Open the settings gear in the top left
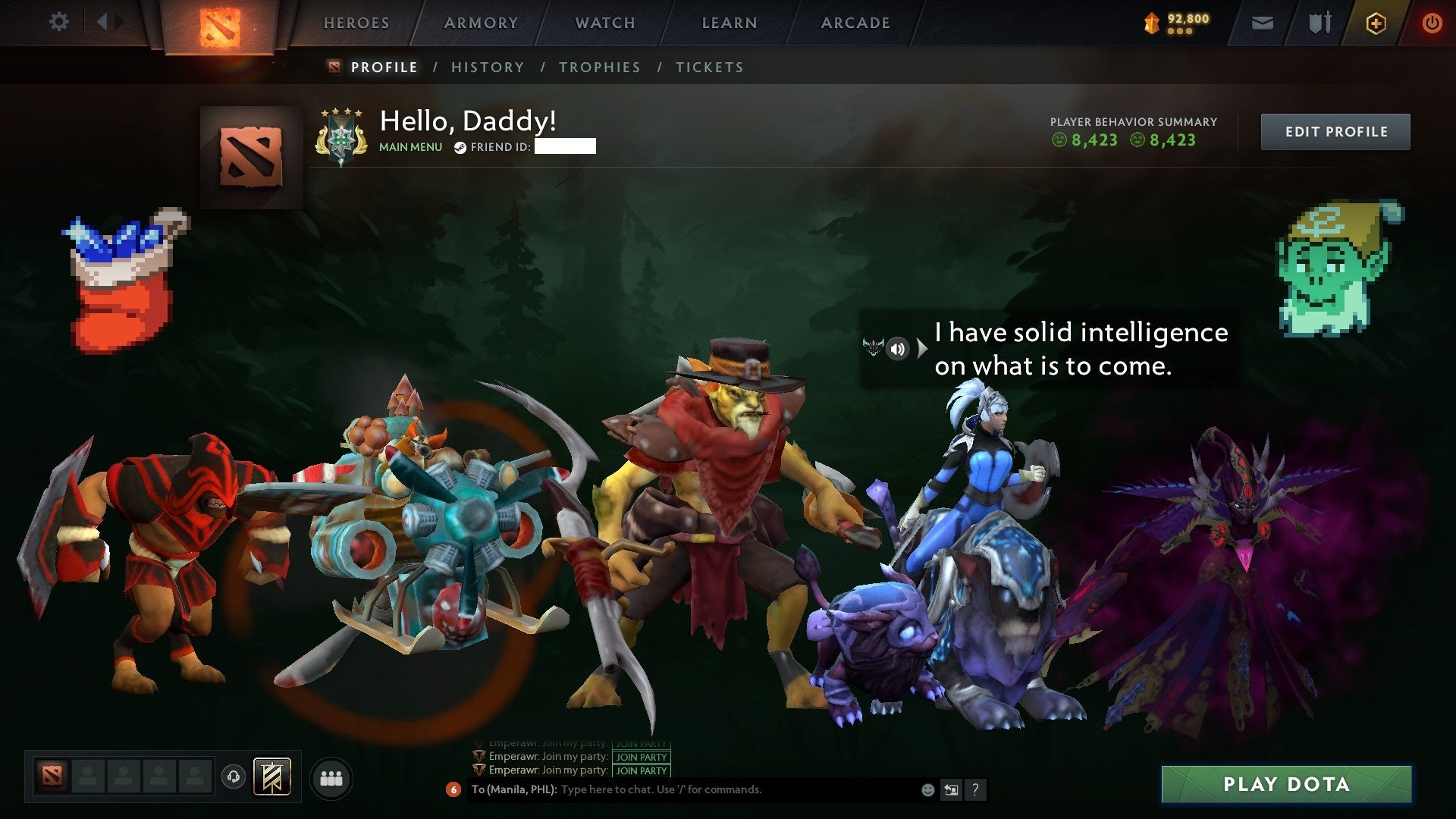This screenshot has height=819, width=1456. pos(58,22)
